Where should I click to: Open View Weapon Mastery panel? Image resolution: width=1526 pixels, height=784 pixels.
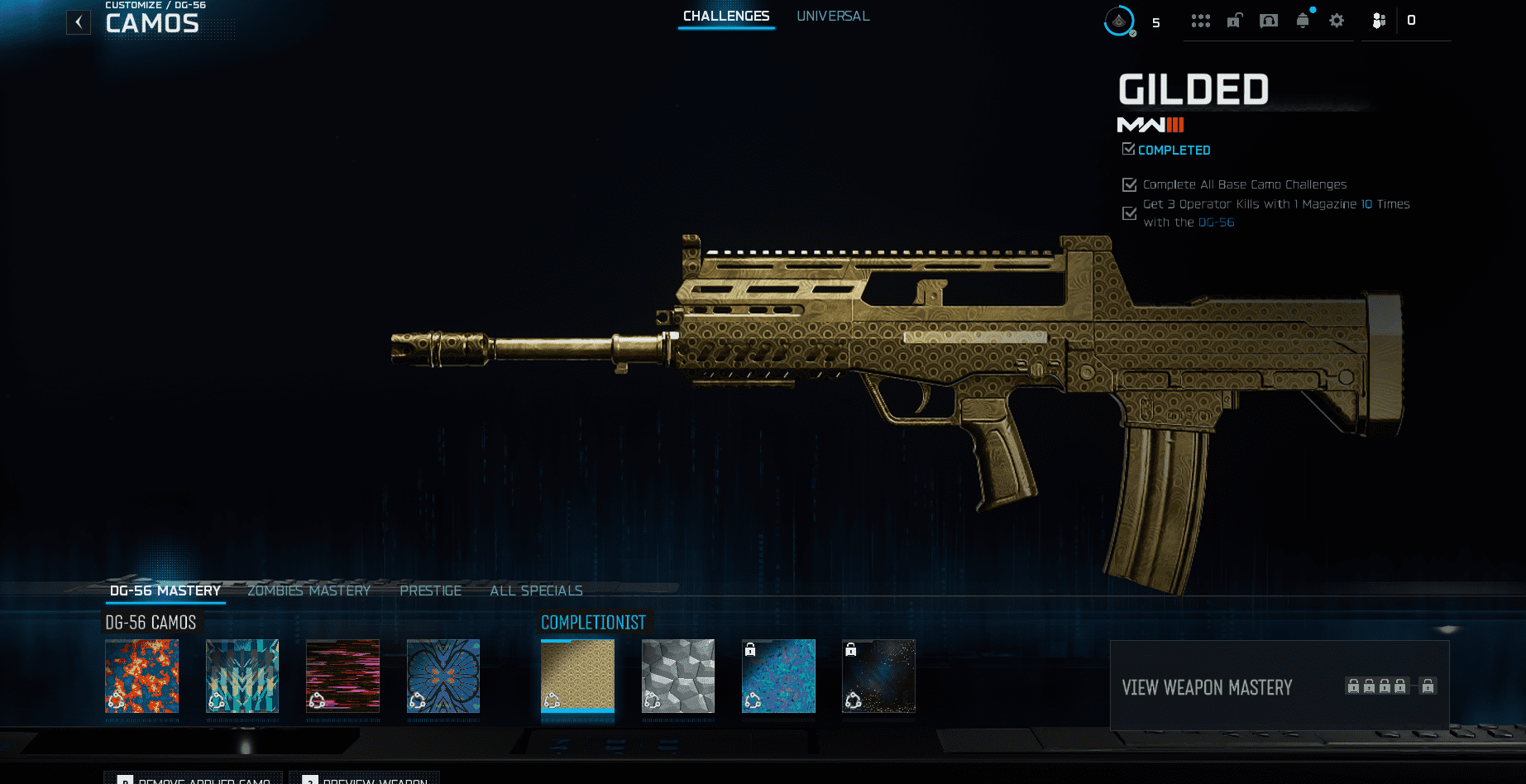1279,686
